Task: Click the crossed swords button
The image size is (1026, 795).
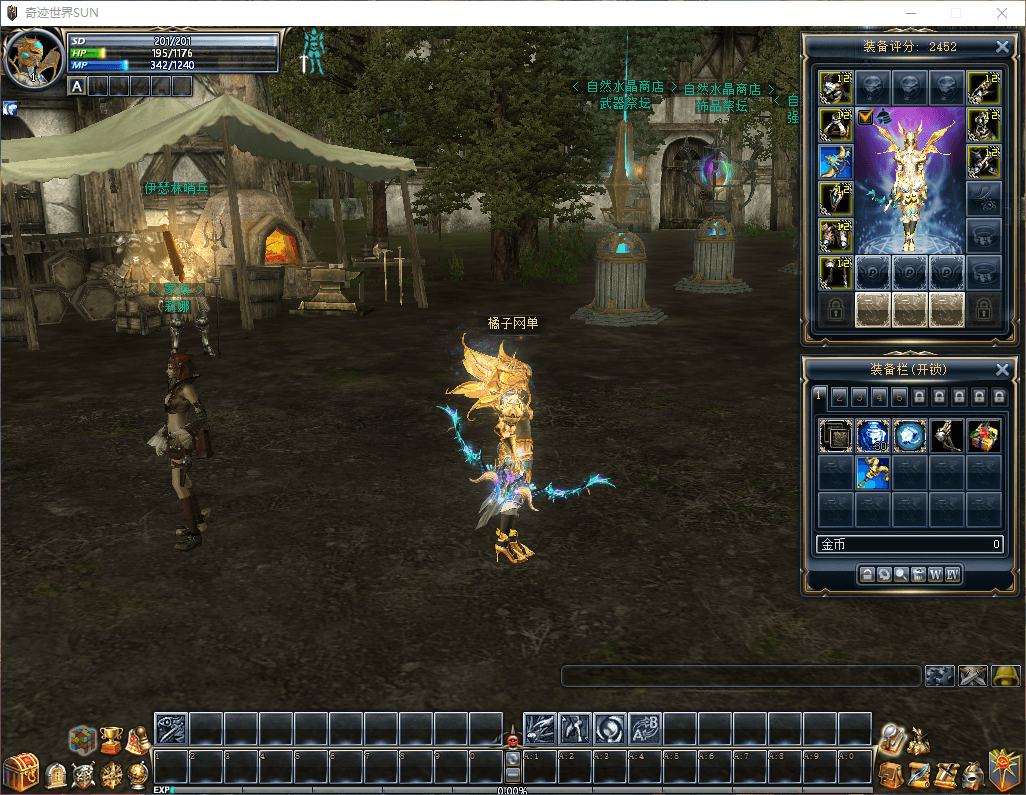Action: (973, 676)
